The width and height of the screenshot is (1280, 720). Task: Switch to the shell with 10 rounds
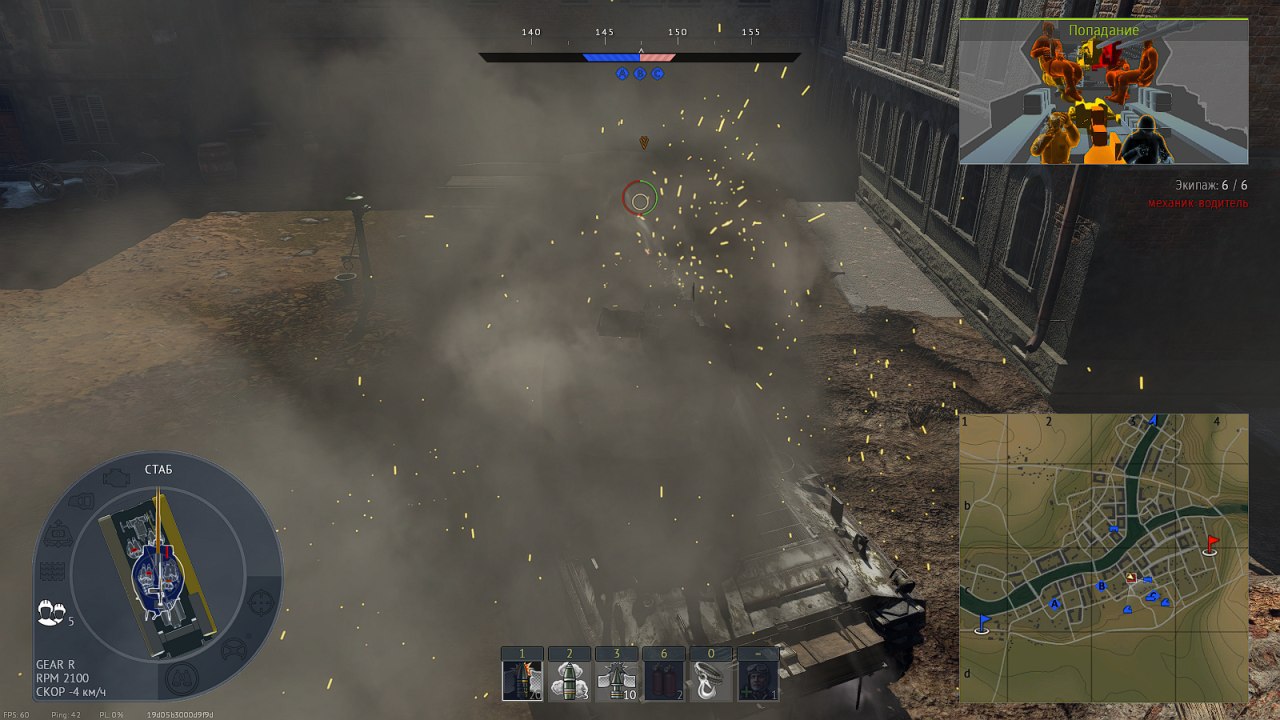point(616,680)
